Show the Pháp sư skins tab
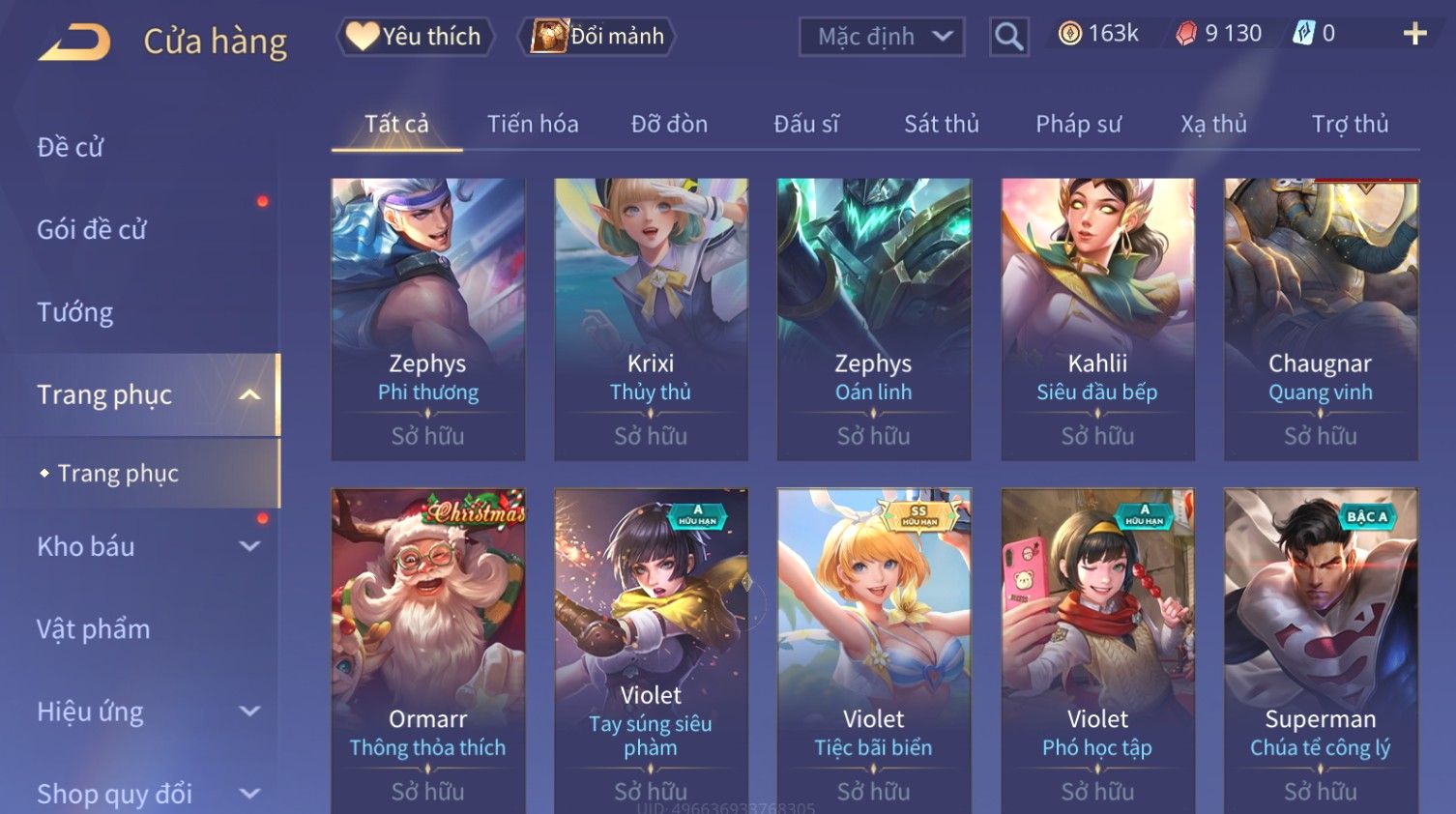 1078,124
